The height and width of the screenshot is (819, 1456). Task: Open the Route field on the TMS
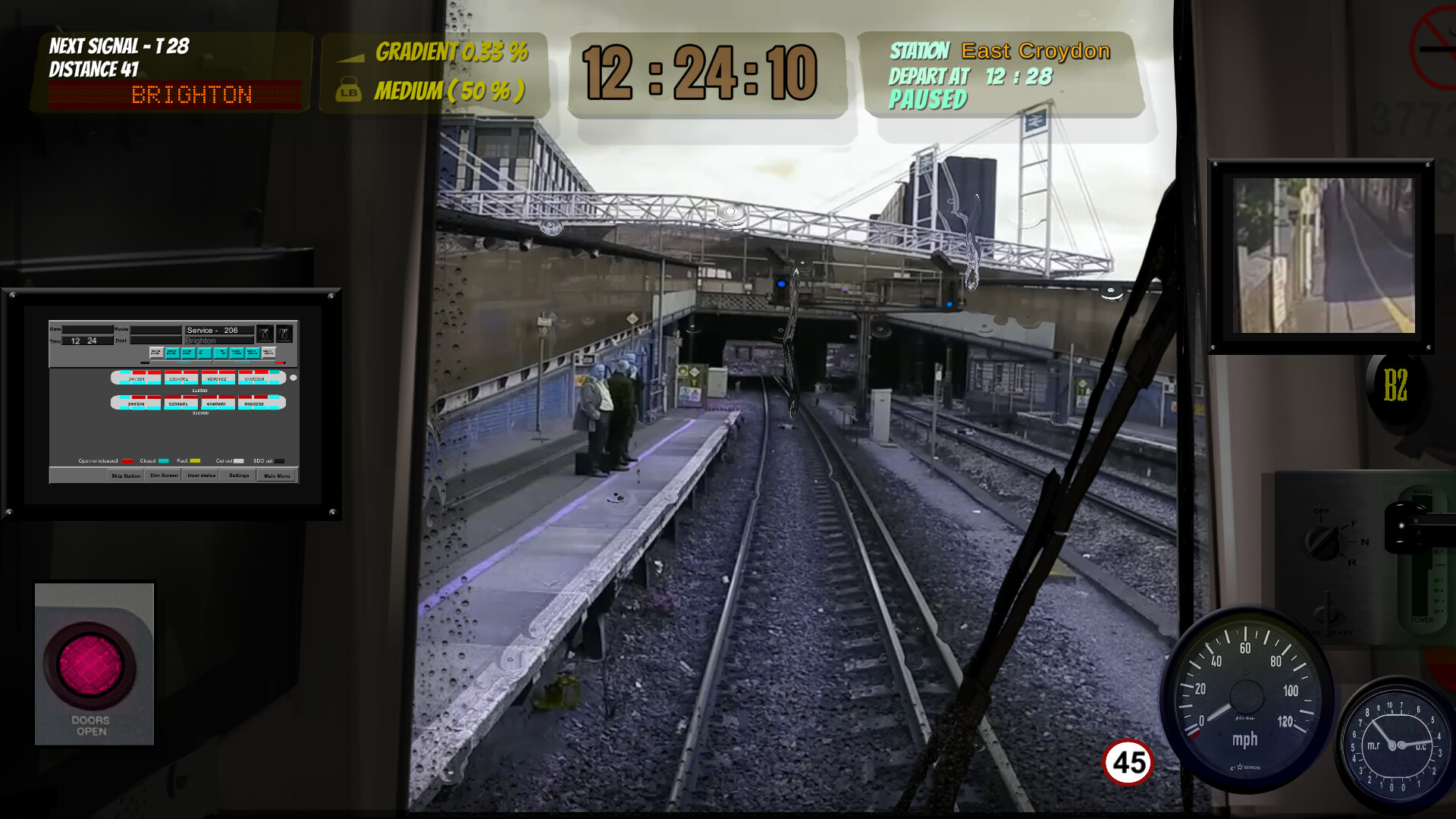(x=155, y=329)
